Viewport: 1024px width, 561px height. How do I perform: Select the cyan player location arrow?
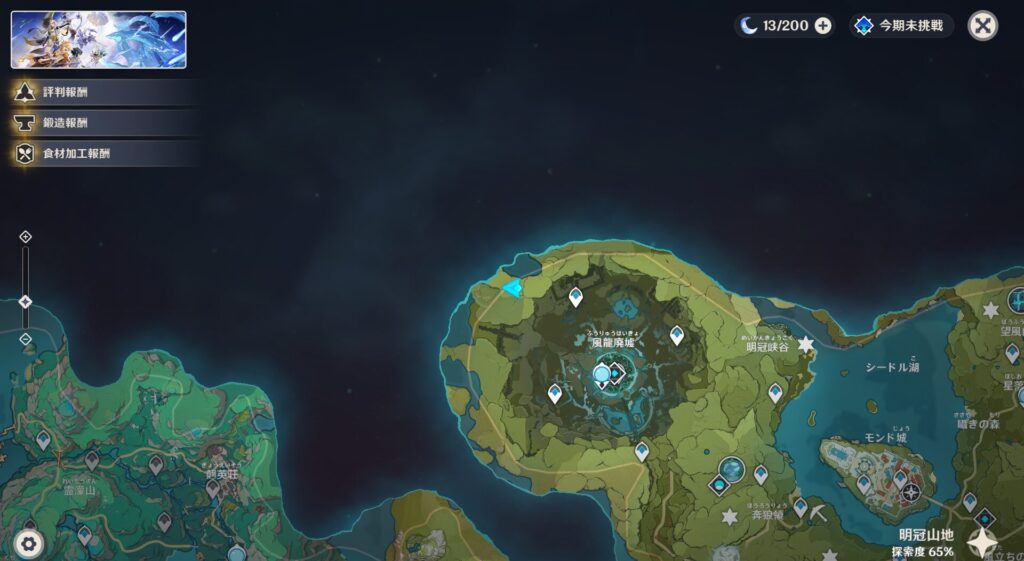513,289
